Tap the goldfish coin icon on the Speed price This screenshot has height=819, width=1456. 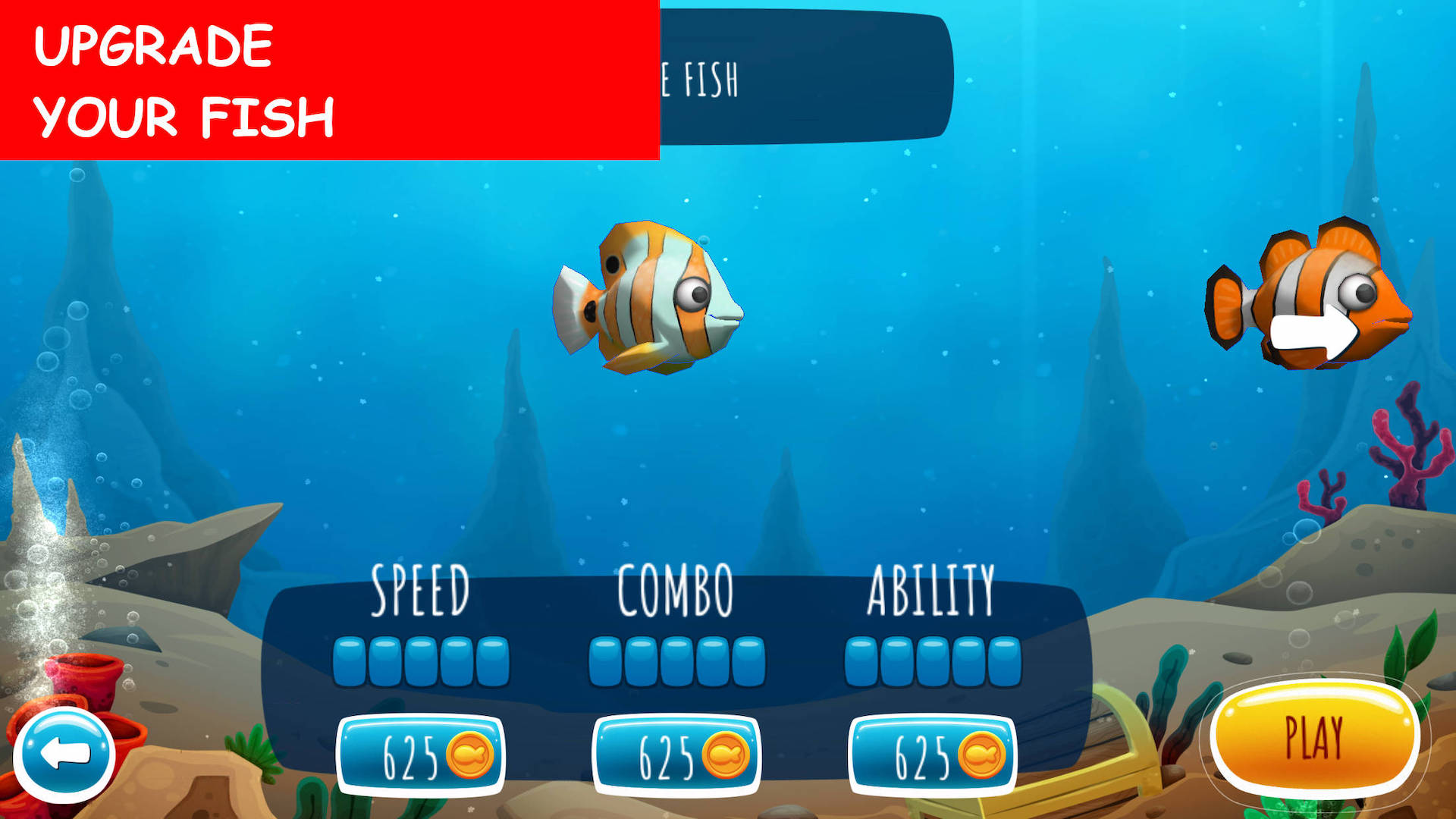click(470, 756)
